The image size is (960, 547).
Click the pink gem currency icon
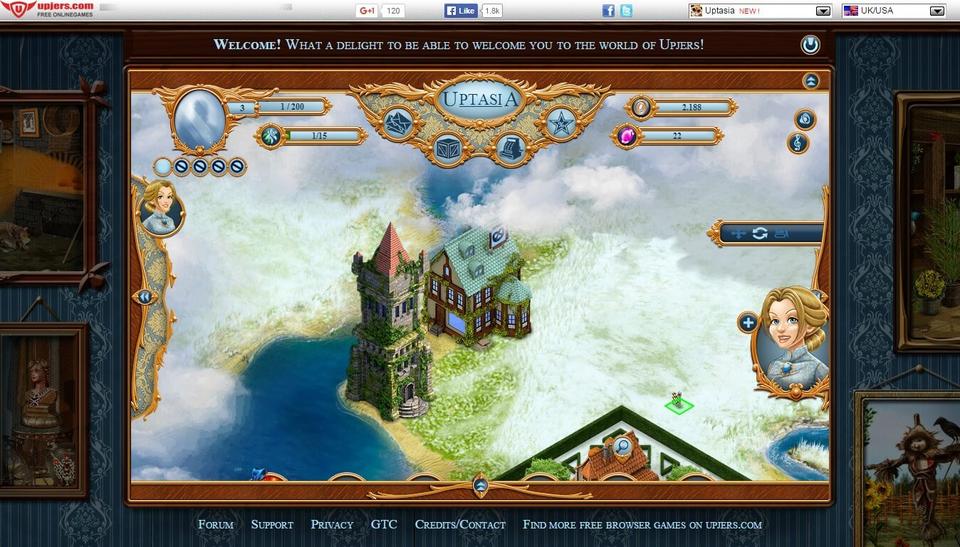[x=627, y=136]
